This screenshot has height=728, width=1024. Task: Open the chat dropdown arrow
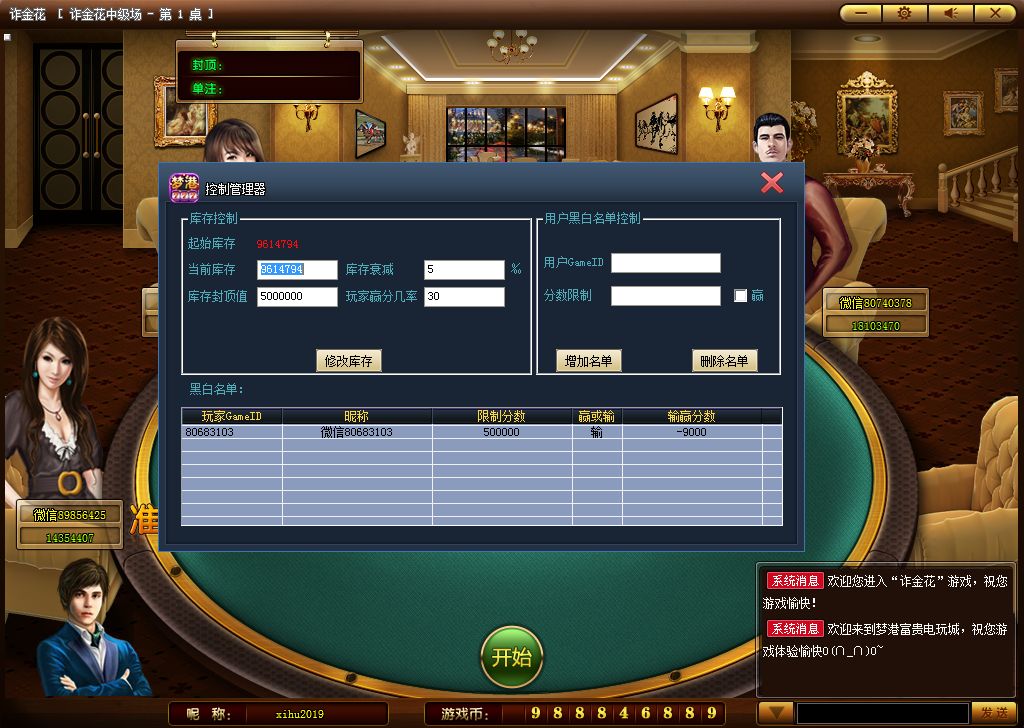click(774, 711)
